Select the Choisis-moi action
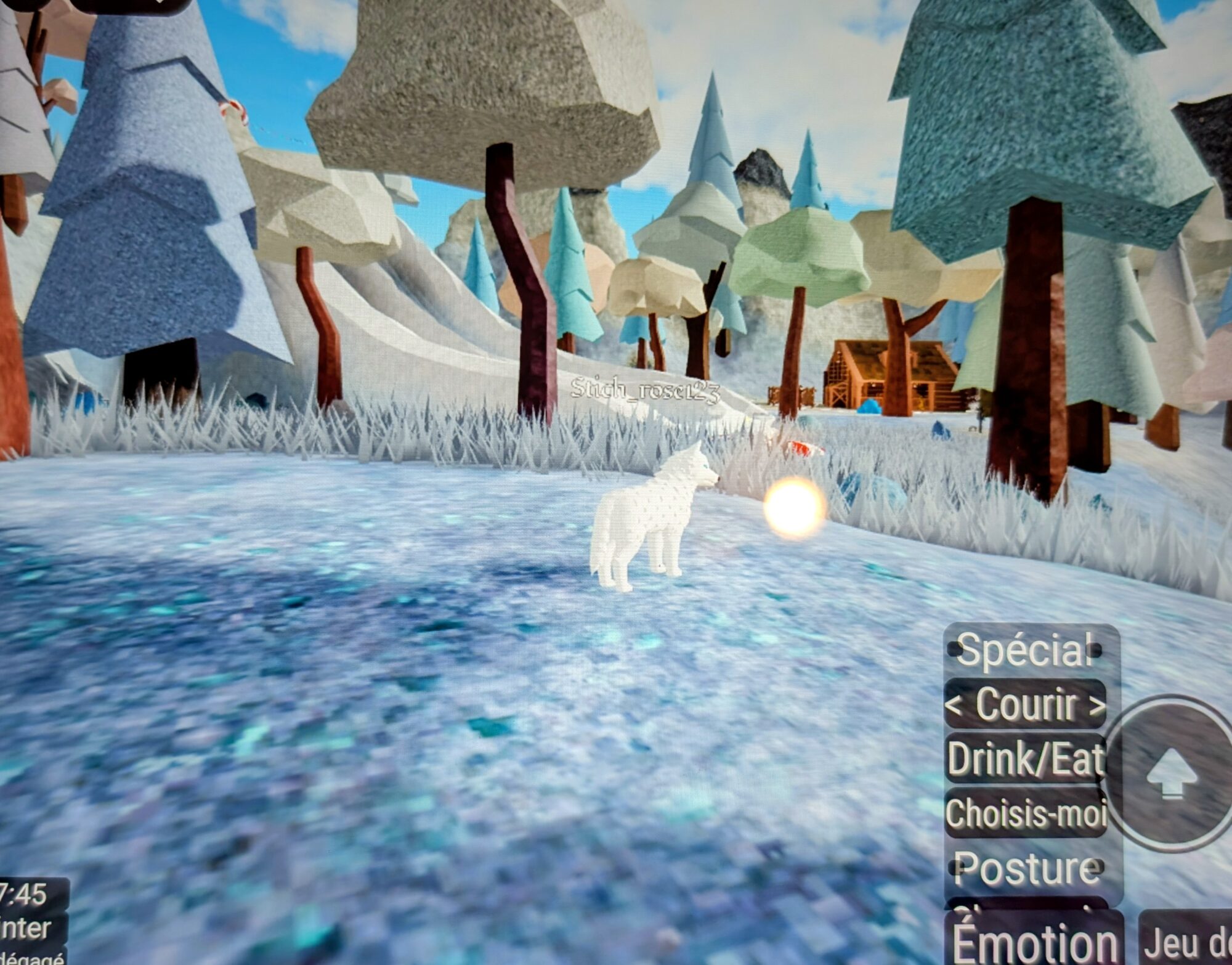Screen dimensions: 1232x965 coord(1025,813)
